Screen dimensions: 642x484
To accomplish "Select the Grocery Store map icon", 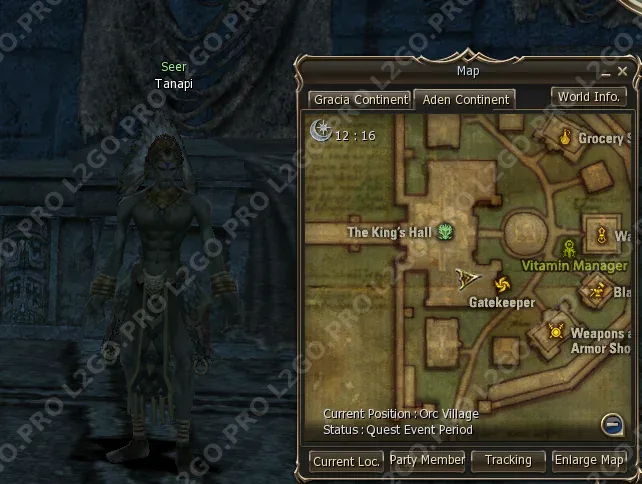I will 566,138.
